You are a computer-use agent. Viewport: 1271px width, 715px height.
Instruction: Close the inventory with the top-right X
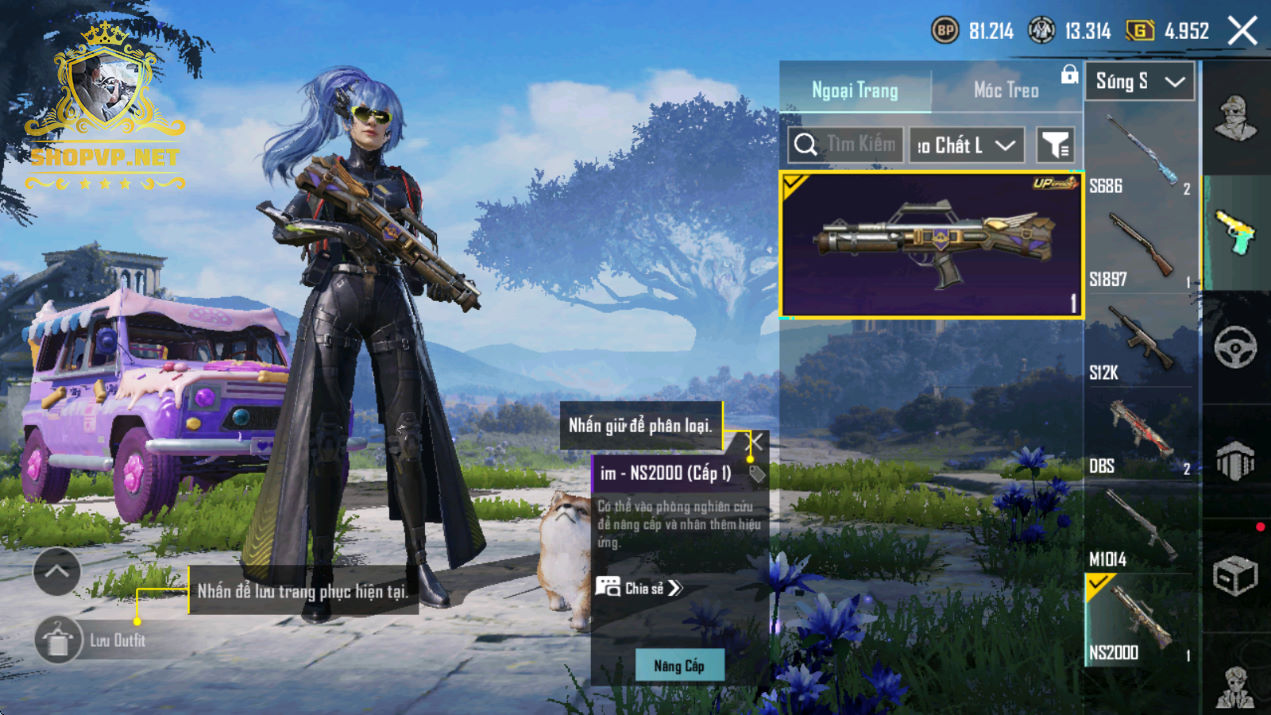pyautogui.click(x=1243, y=31)
